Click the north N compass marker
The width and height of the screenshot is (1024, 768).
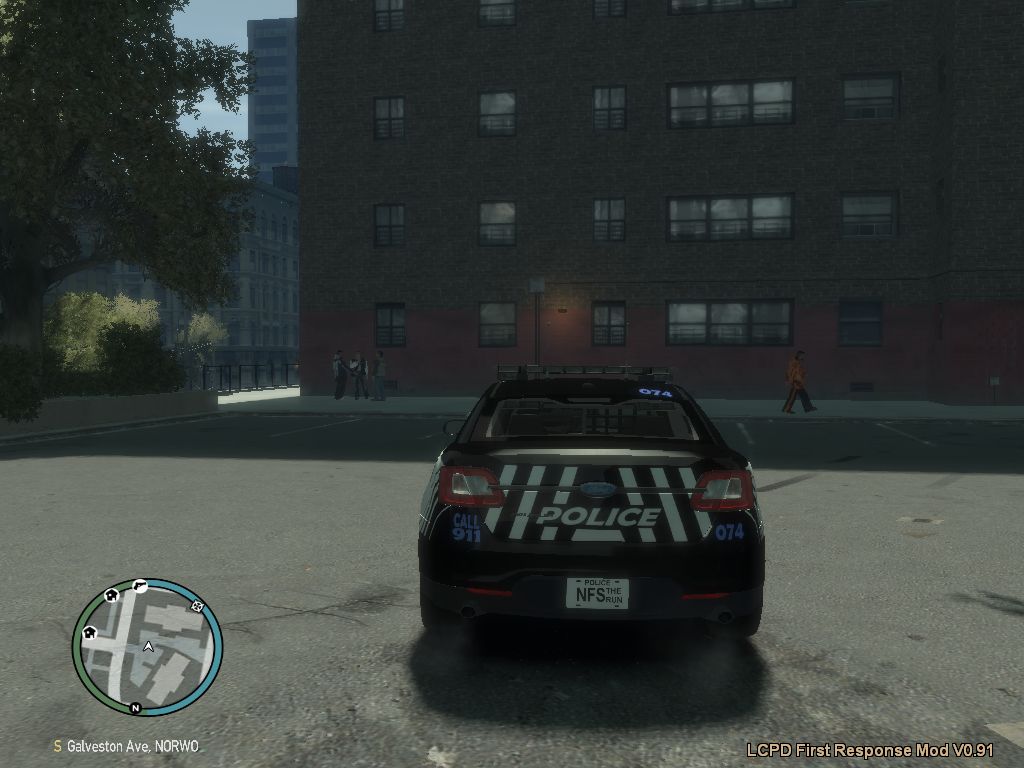tap(136, 709)
